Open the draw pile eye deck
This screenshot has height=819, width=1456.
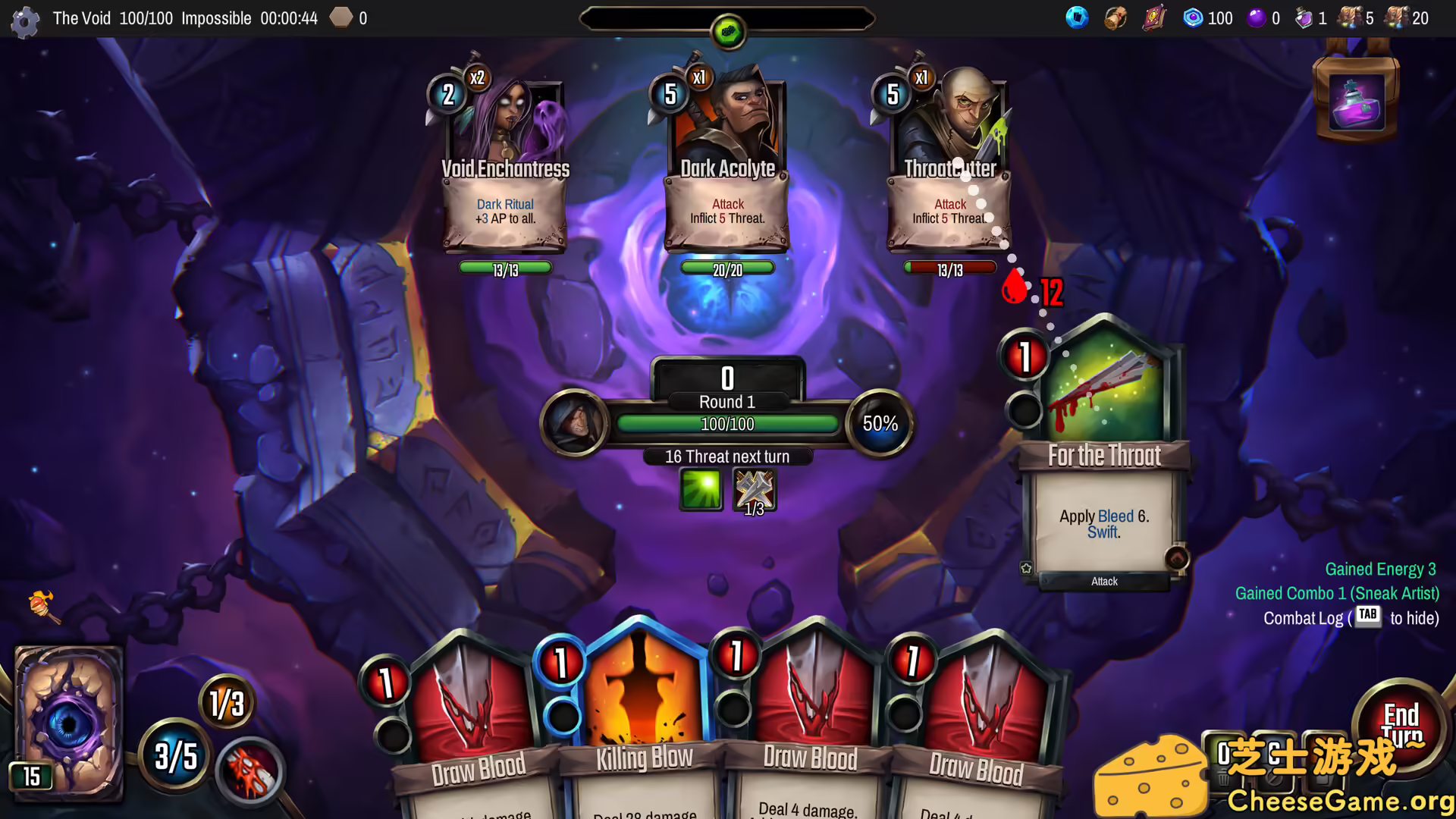[68, 720]
